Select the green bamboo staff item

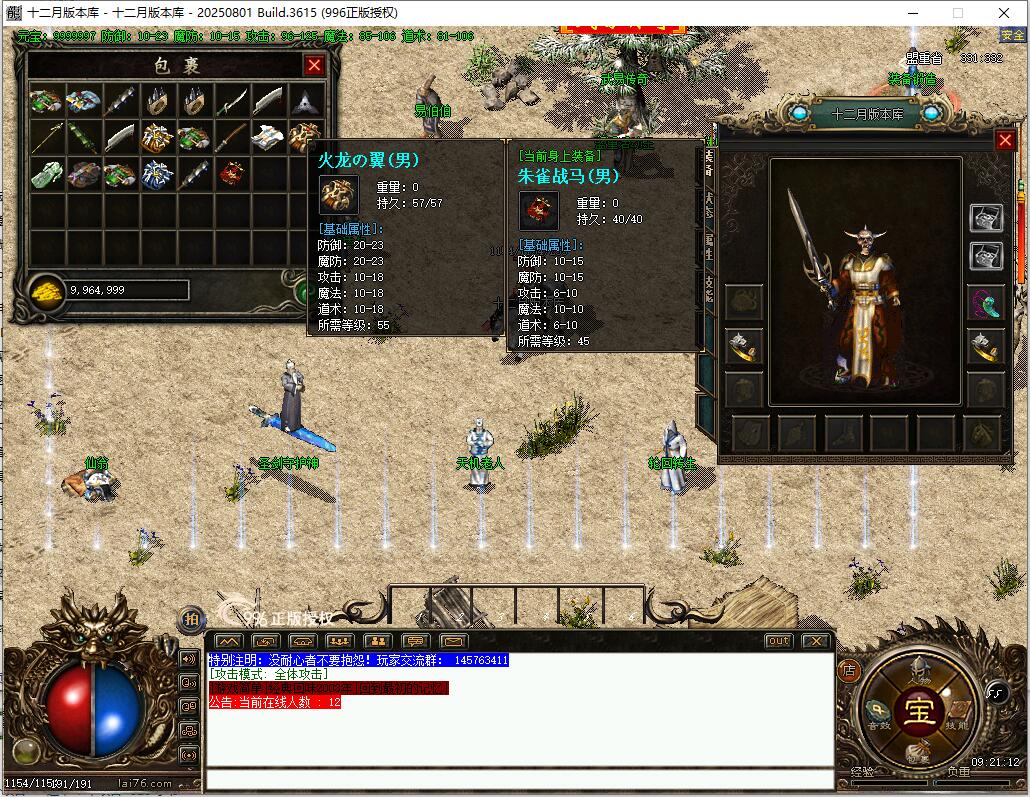click(83, 137)
